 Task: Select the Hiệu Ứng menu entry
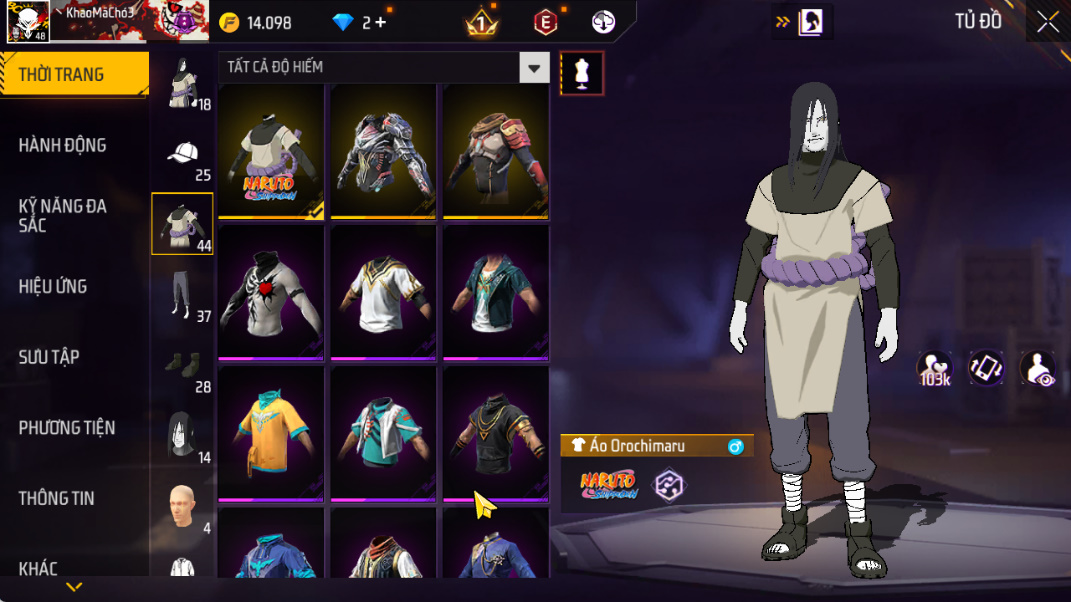(x=53, y=287)
